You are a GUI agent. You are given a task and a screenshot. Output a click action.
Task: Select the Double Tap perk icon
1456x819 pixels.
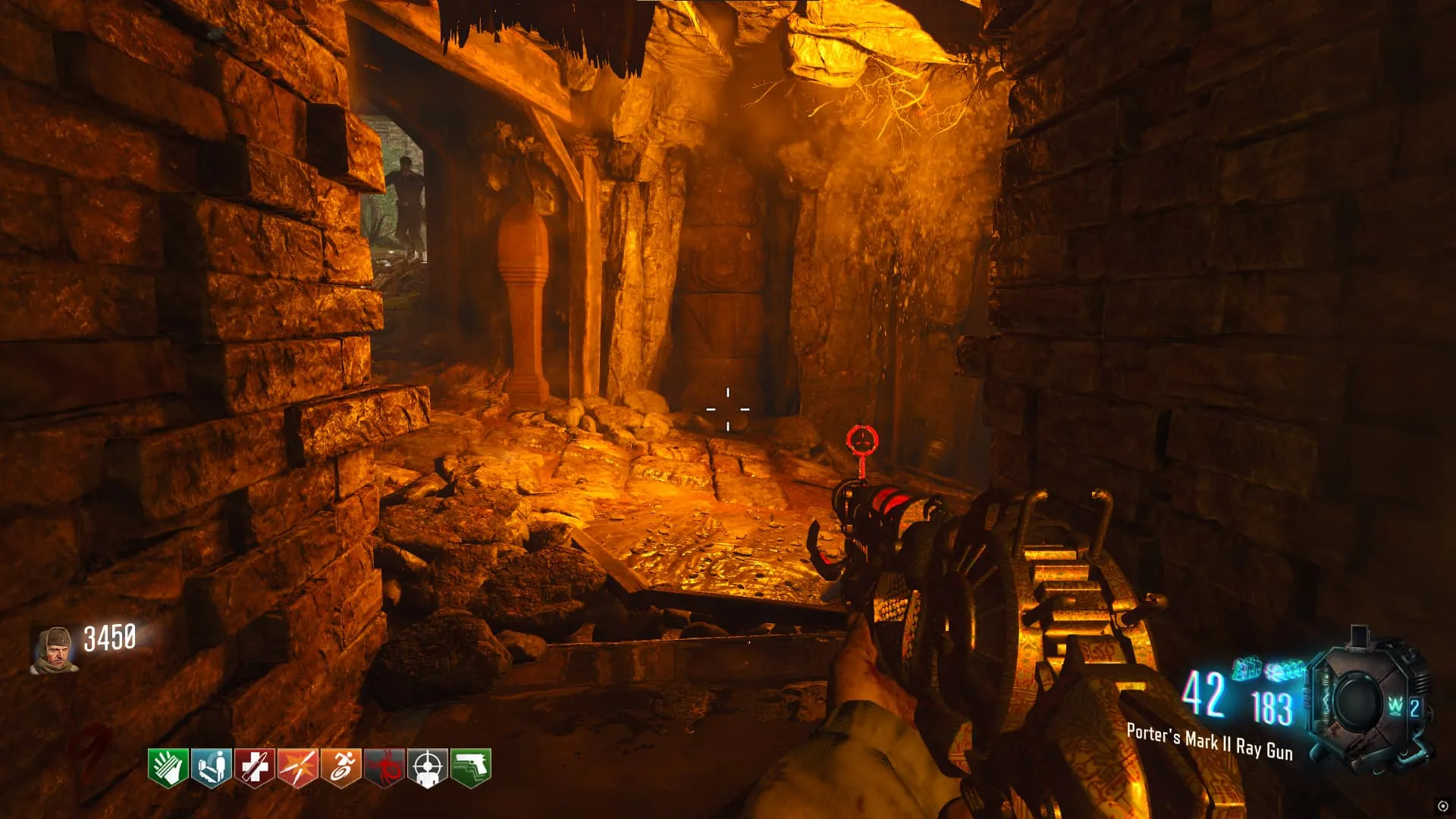coord(297,767)
